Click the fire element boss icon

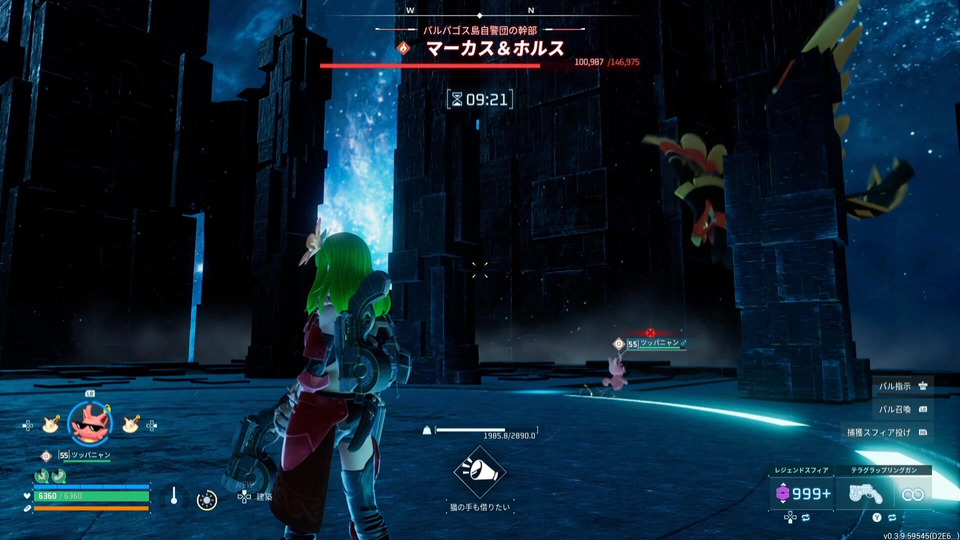point(404,48)
